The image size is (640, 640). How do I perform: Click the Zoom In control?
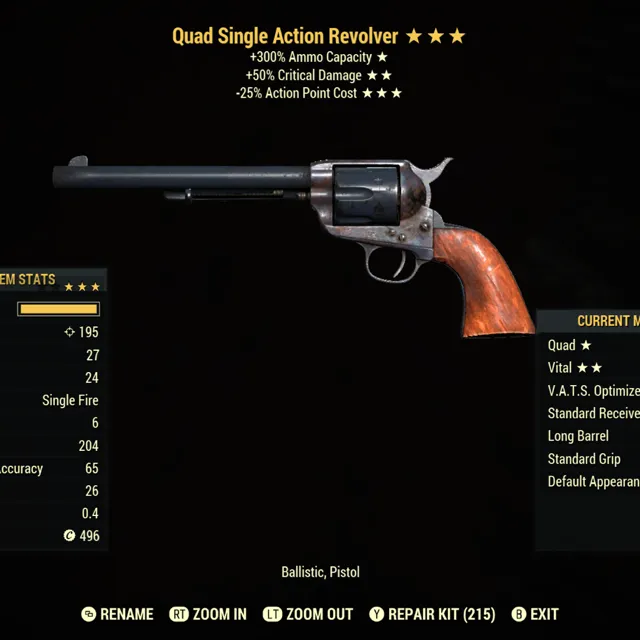coord(209,614)
